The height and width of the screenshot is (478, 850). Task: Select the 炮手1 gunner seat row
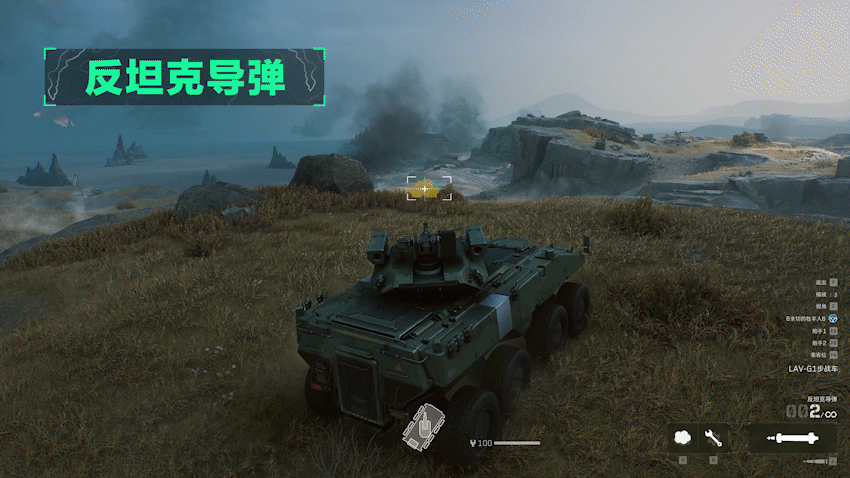822,330
